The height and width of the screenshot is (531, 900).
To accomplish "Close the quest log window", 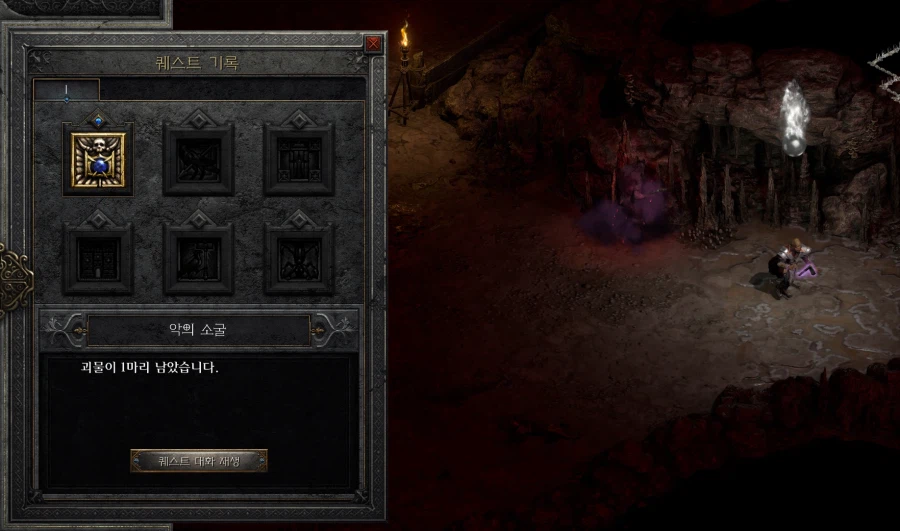I will point(373,44).
